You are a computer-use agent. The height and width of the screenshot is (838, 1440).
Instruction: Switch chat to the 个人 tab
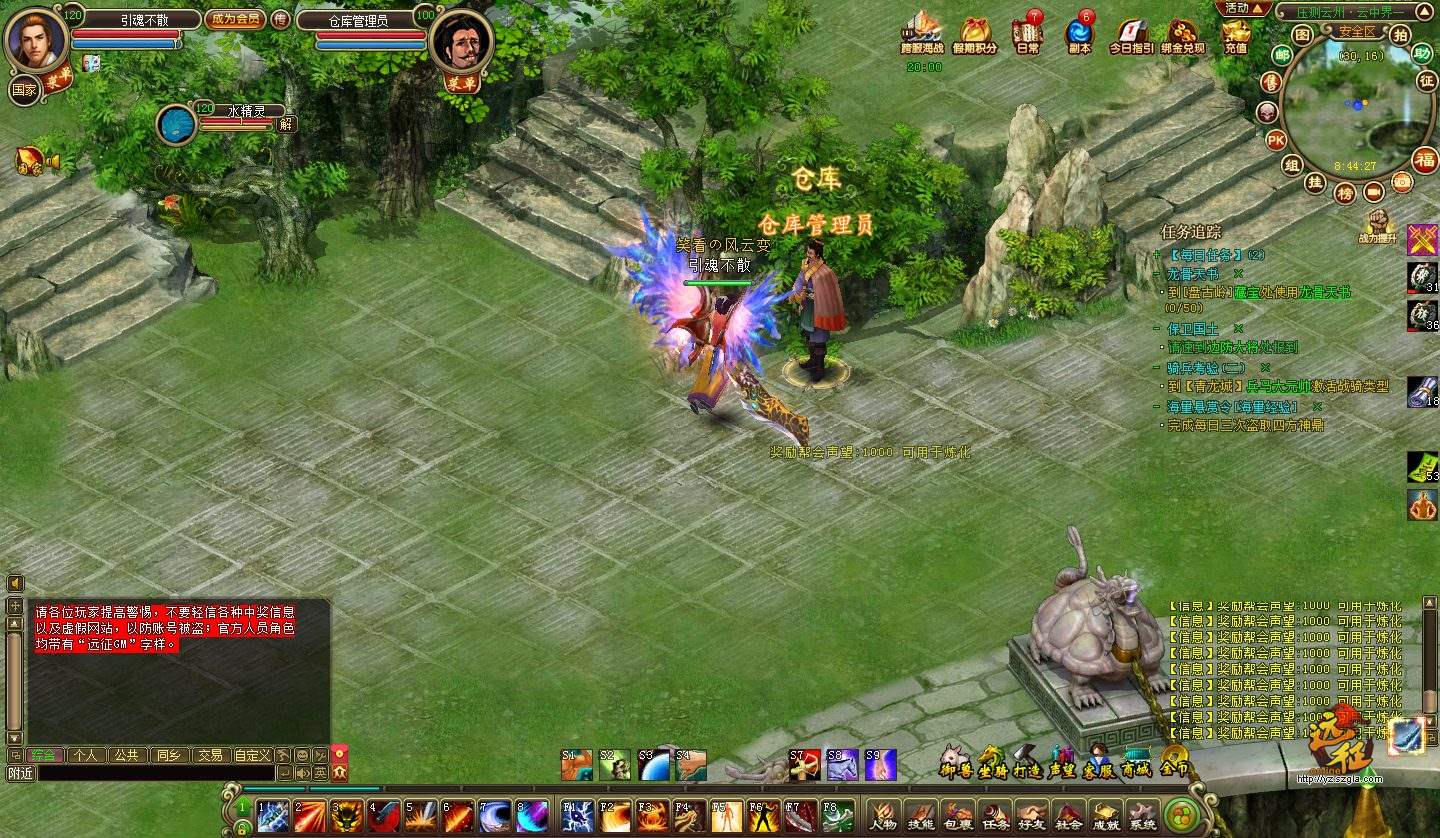pos(86,755)
